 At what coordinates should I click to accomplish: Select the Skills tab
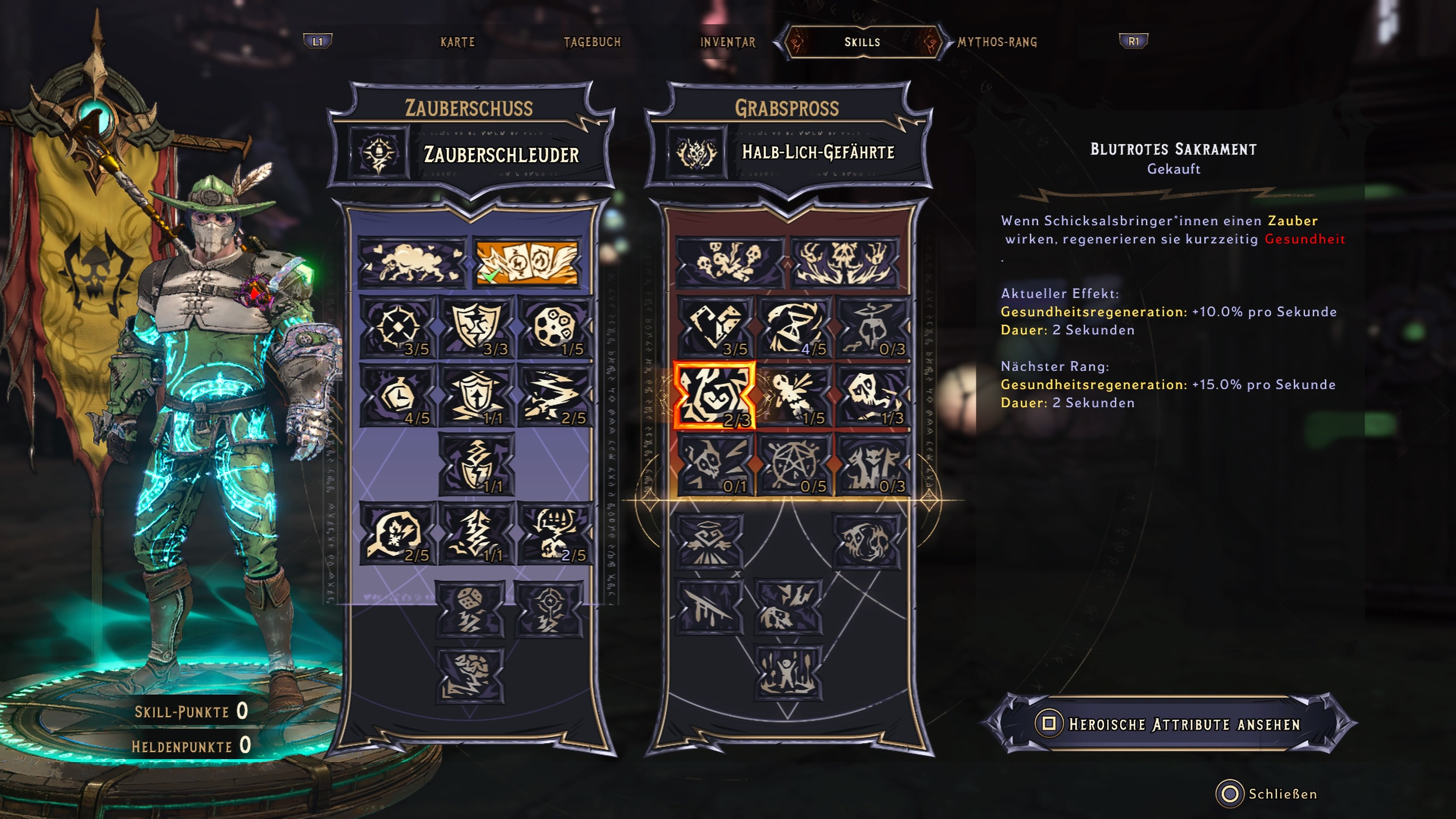pyautogui.click(x=862, y=42)
